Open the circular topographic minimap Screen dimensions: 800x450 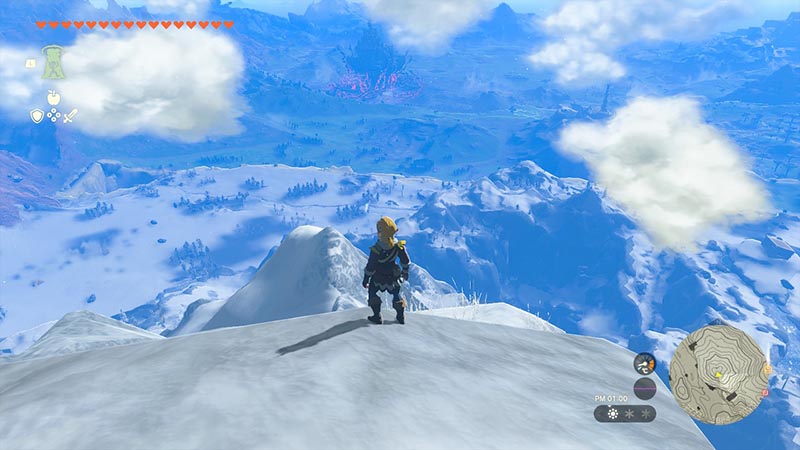pyautogui.click(x=718, y=374)
